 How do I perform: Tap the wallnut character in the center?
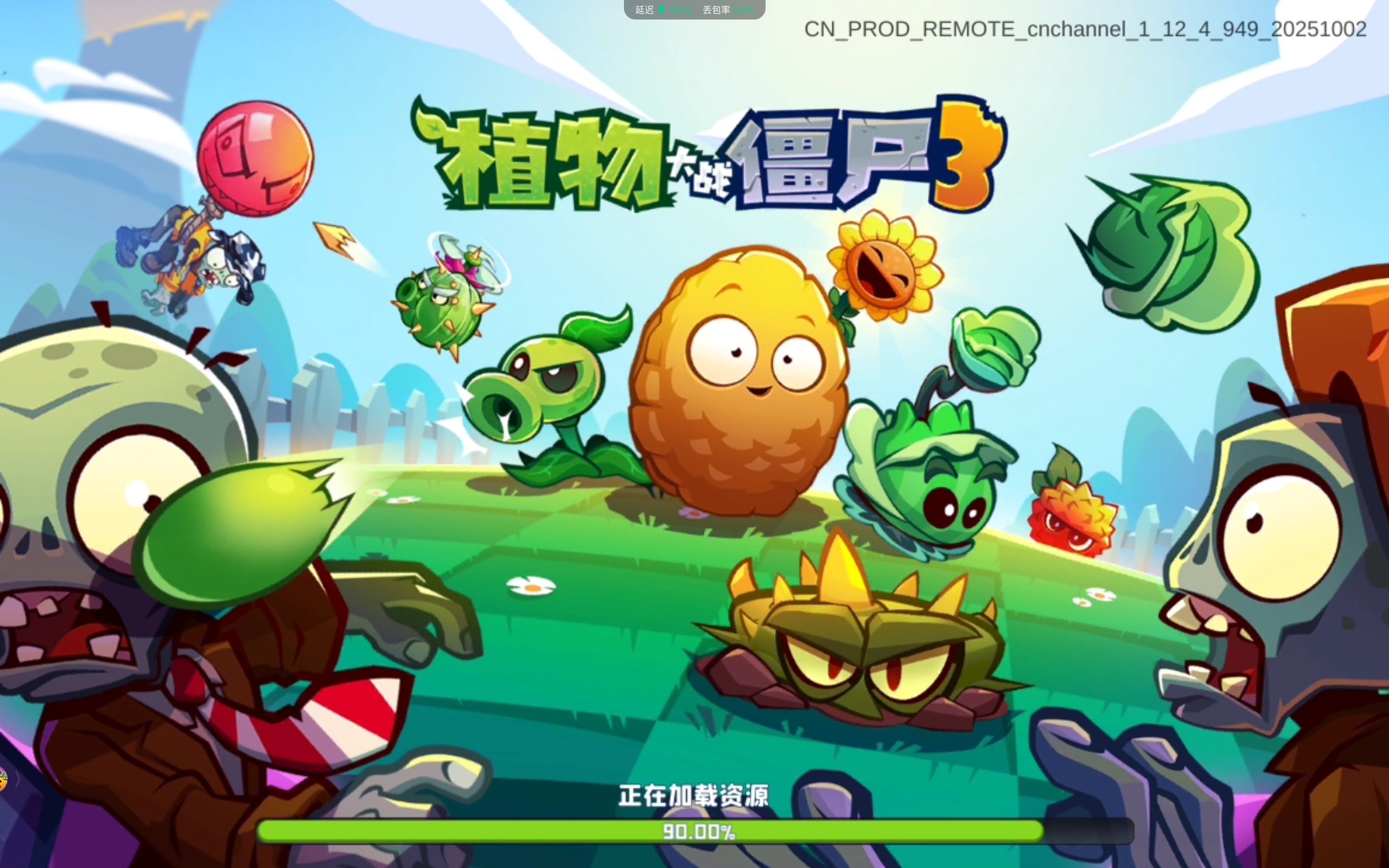[741, 391]
